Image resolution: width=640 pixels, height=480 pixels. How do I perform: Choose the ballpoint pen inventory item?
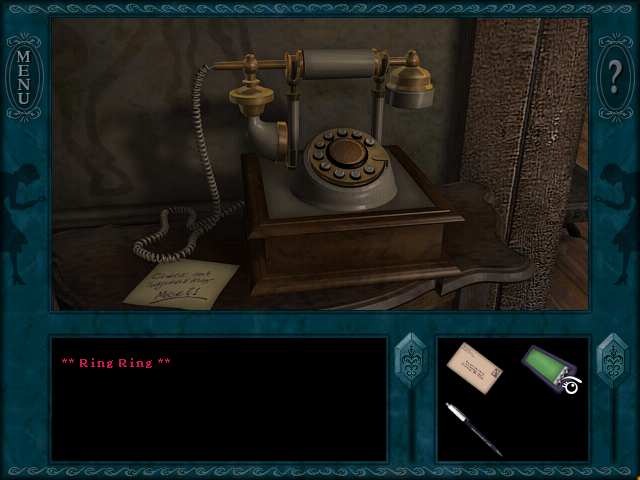point(475,429)
